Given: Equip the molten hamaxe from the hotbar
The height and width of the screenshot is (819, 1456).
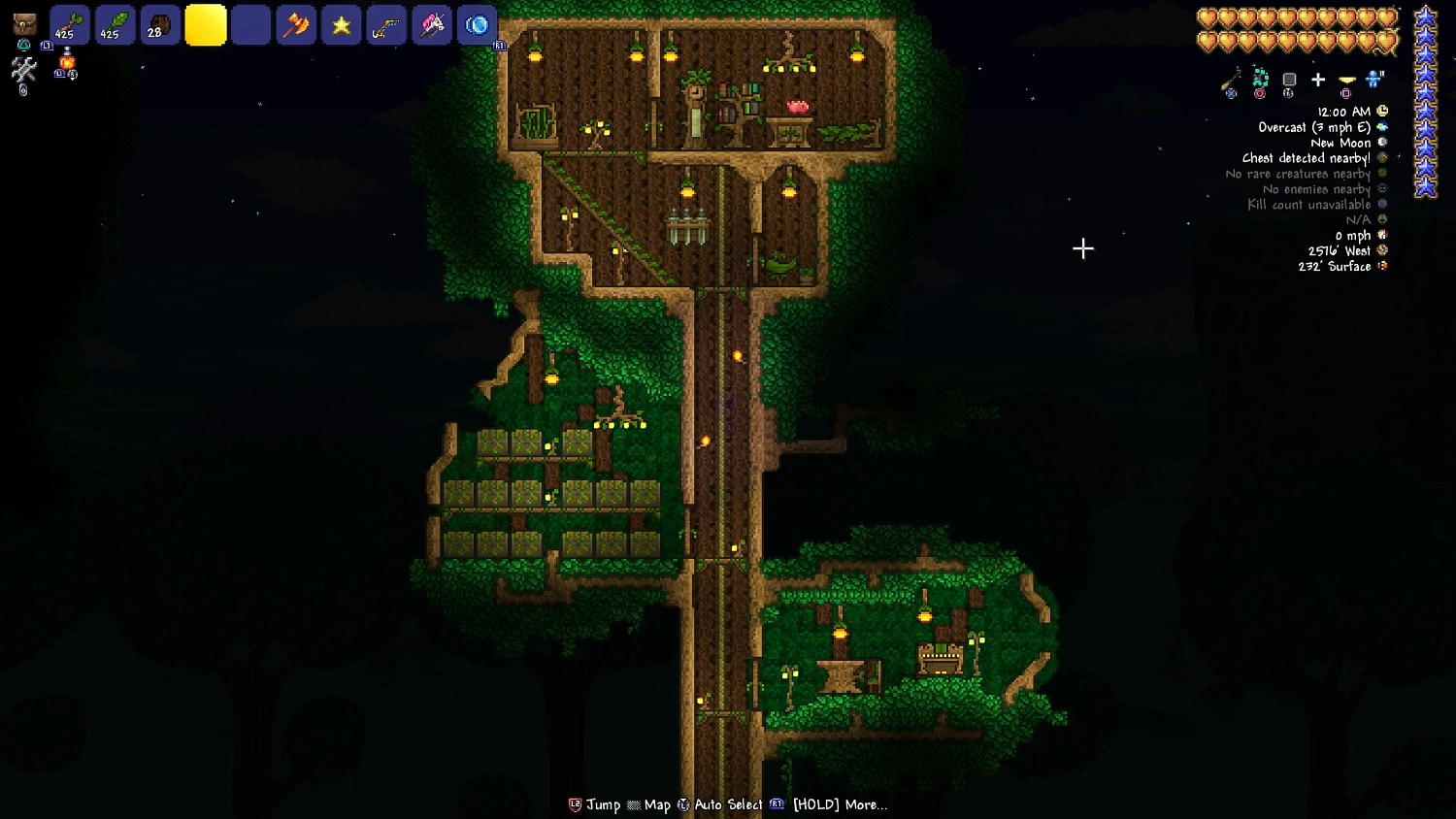Looking at the screenshot, I should point(296,25).
